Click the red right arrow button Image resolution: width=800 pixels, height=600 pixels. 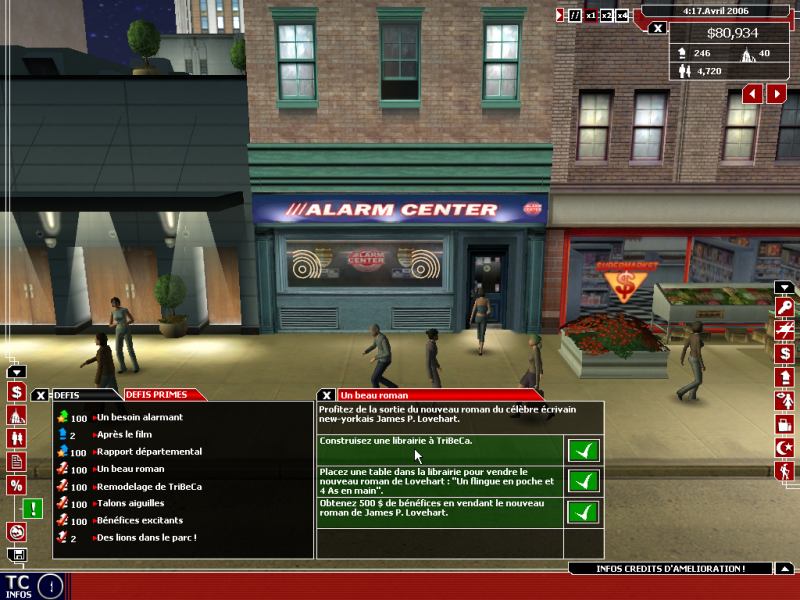pyautogui.click(x=776, y=93)
